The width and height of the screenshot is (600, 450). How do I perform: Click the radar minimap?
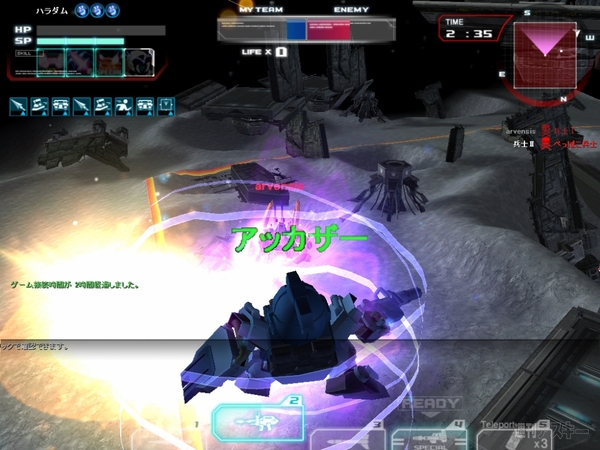[548, 52]
